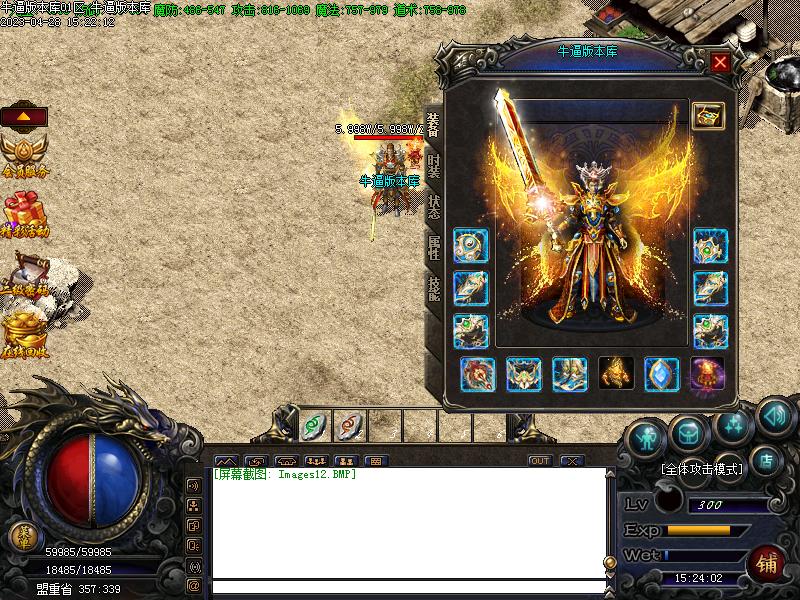Screen dimensions: 800x600
Task: Click the treasure chest button in equipment panel
Action: (708, 116)
